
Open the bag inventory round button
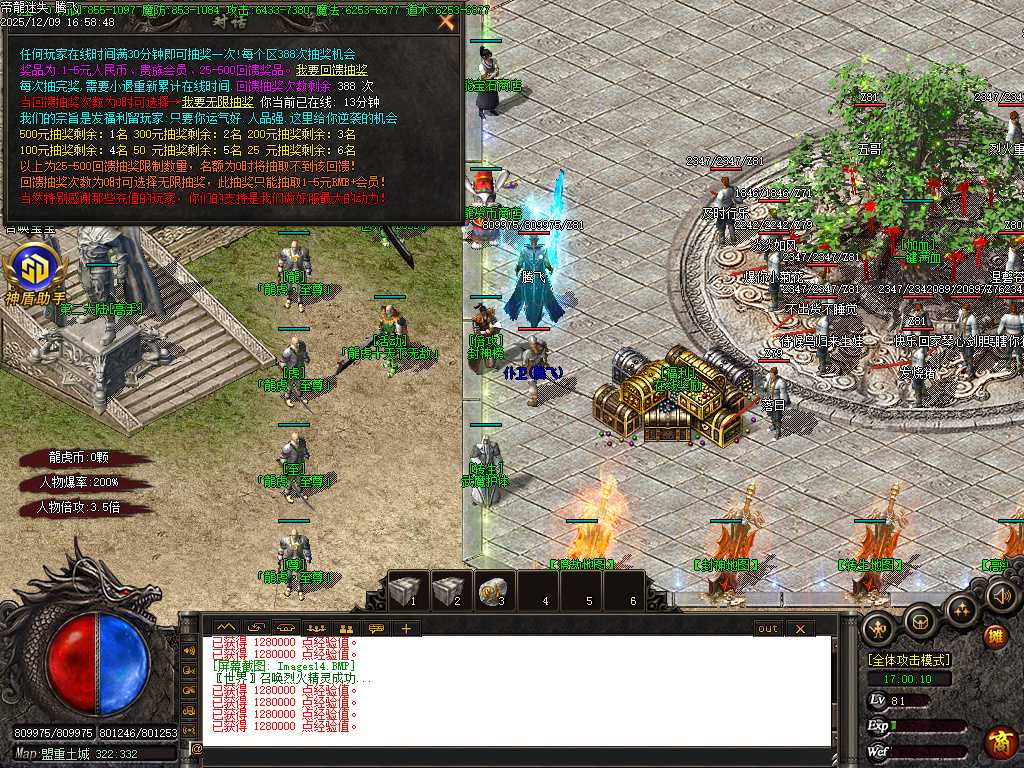(x=921, y=620)
